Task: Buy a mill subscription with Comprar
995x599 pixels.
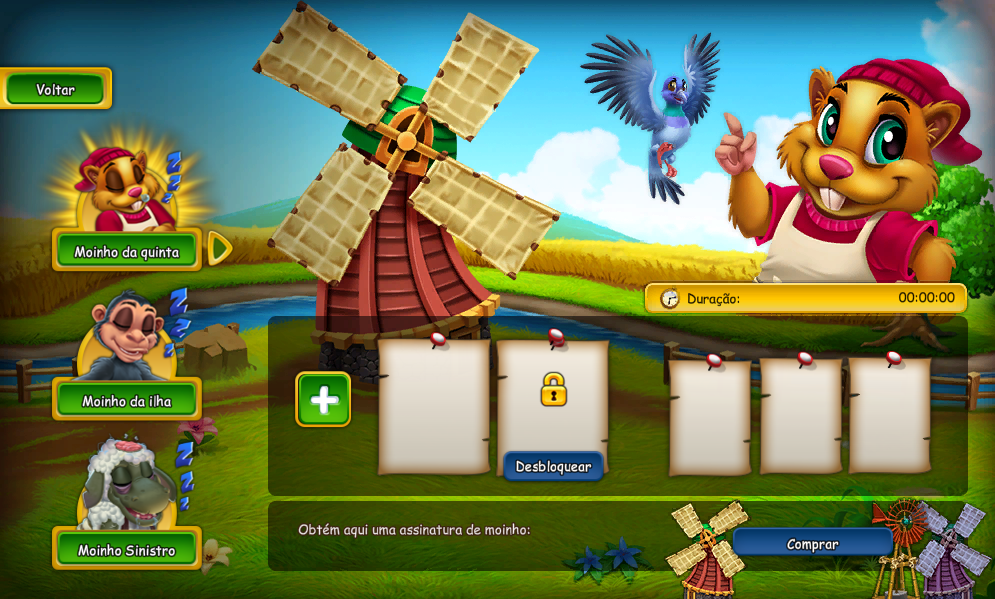Action: point(812,543)
